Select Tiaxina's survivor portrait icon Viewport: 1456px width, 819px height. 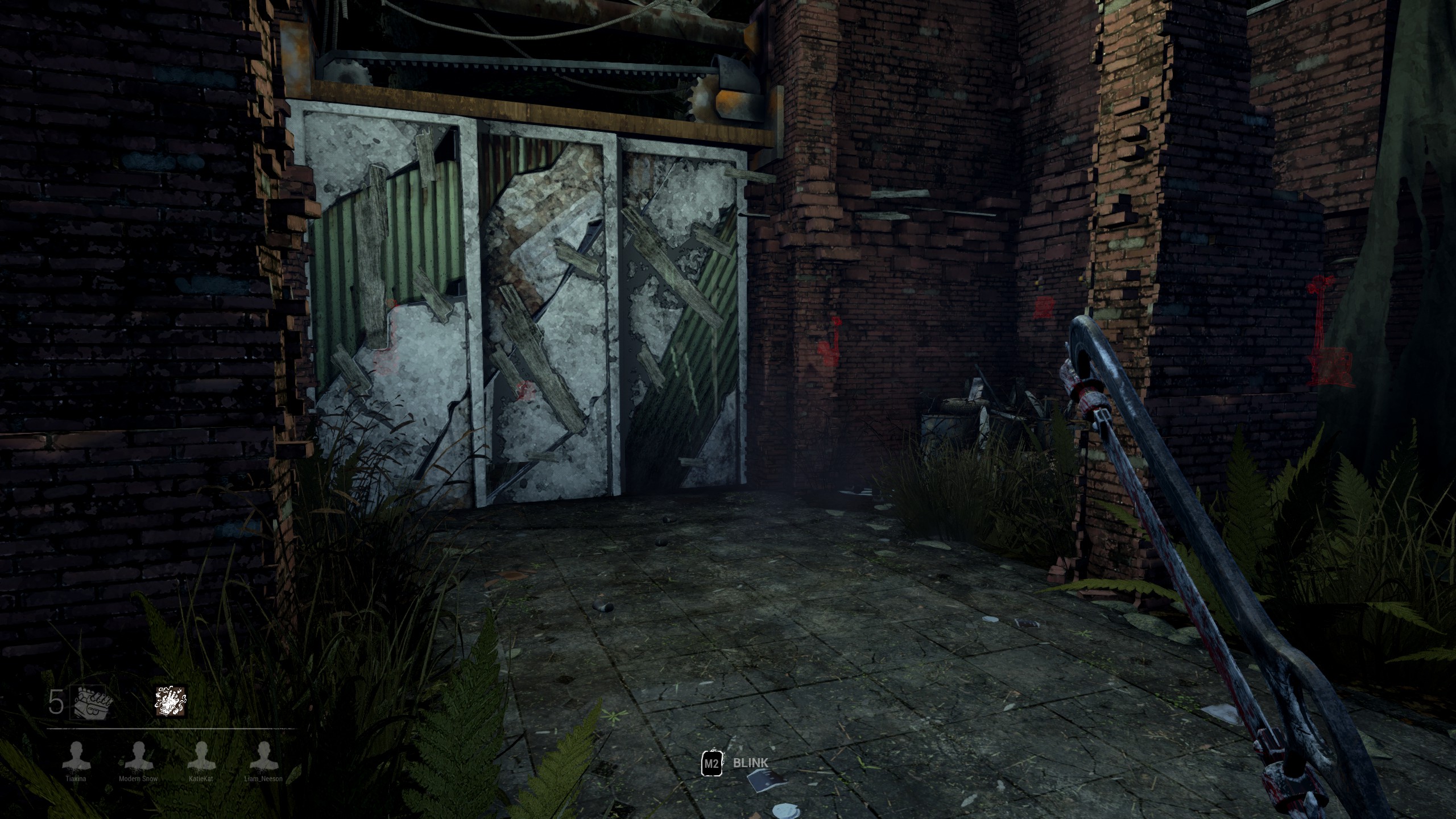76,756
